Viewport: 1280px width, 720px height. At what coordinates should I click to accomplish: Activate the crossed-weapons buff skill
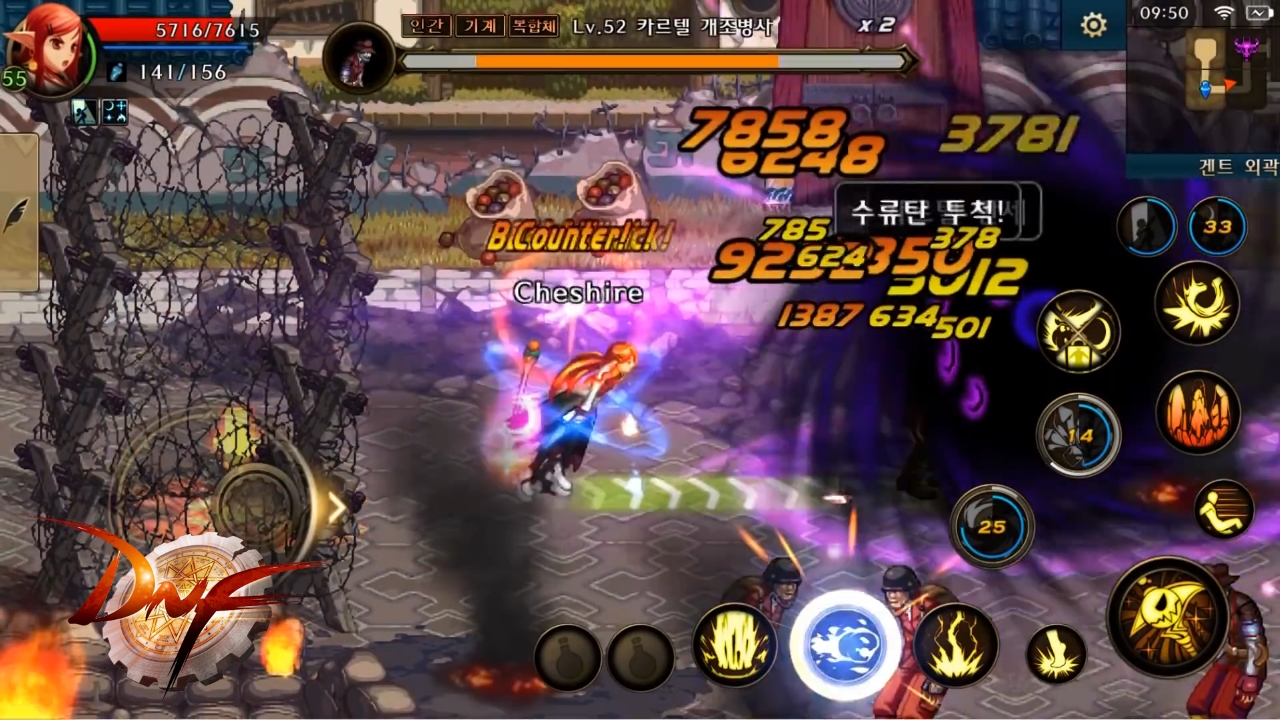[x=1078, y=330]
